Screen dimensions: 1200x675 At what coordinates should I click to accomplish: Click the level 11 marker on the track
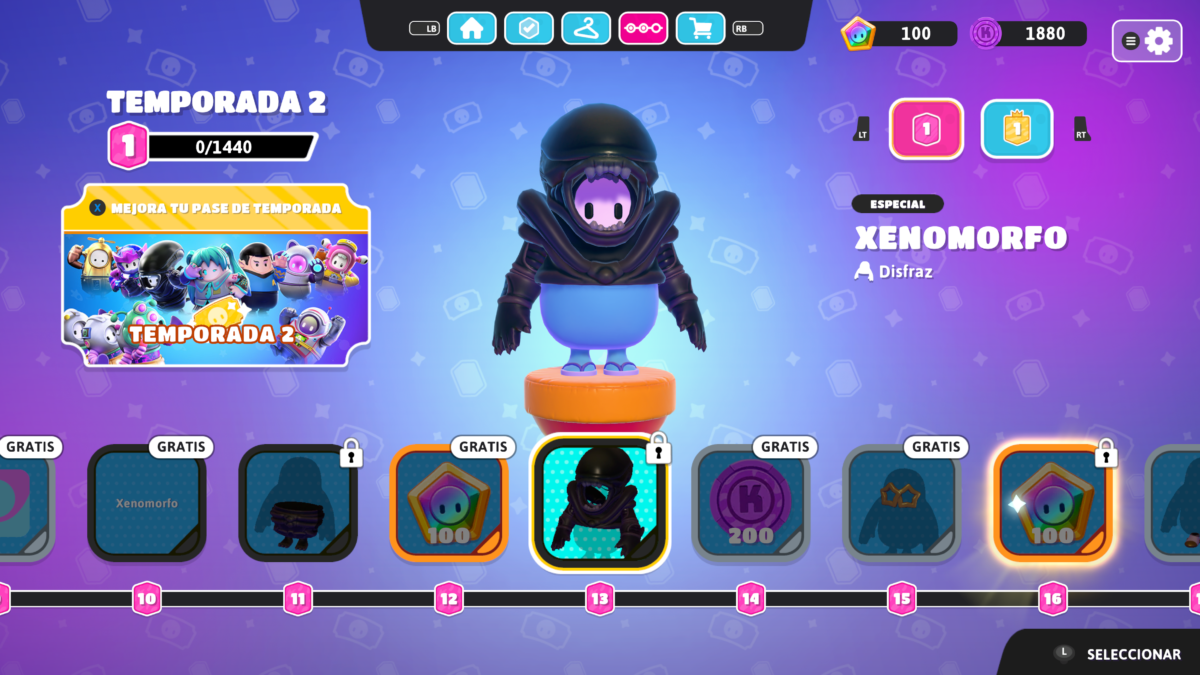tap(298, 599)
